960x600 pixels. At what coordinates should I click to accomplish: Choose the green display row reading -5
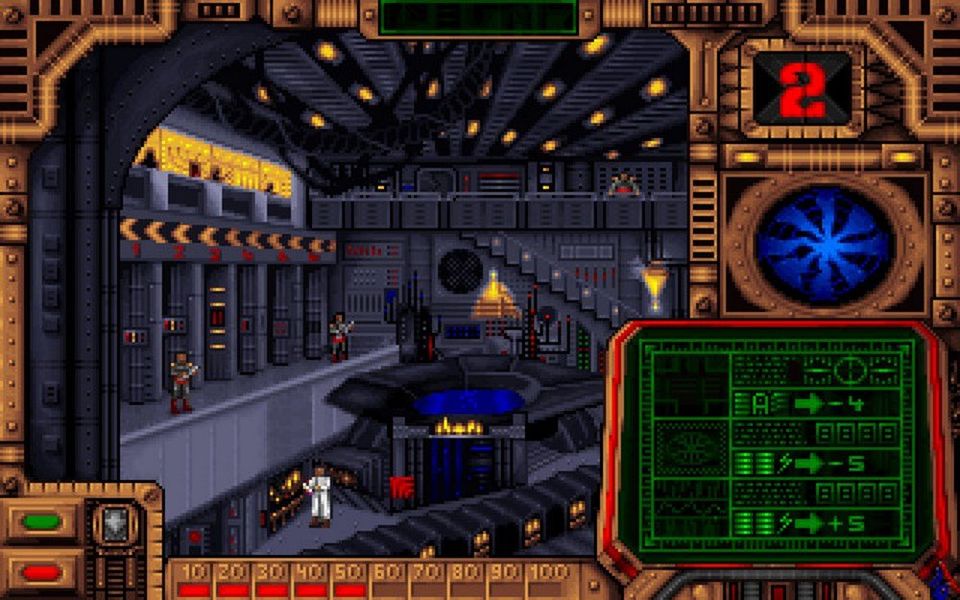(x=815, y=464)
